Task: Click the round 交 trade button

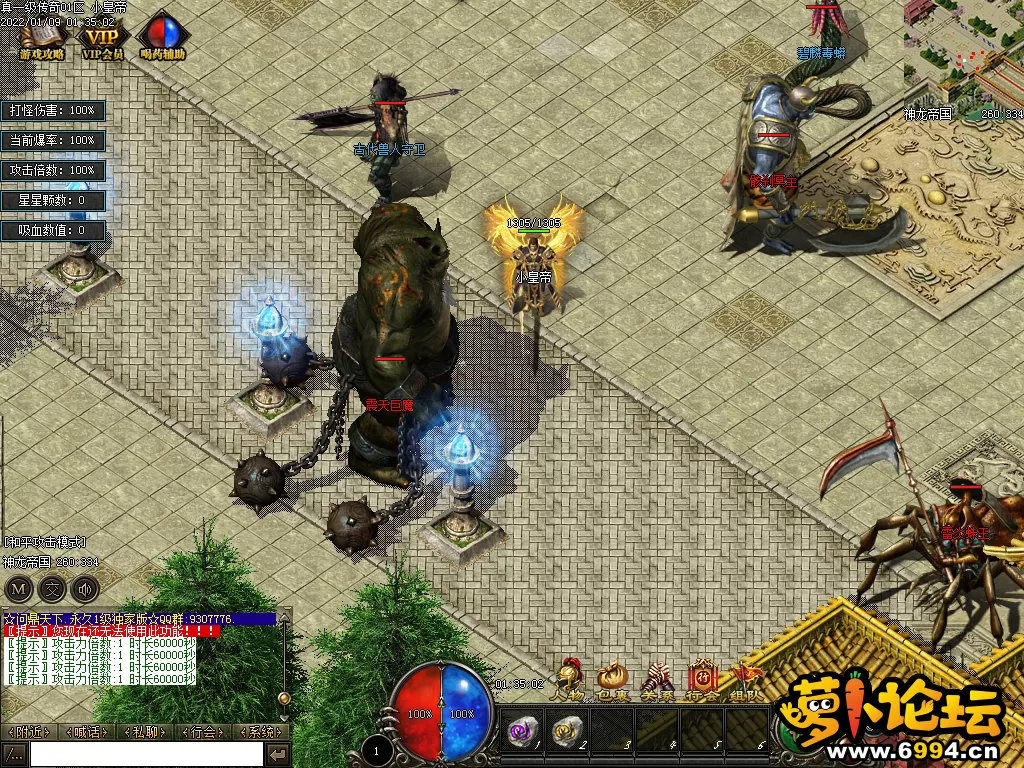Action: 52,588
